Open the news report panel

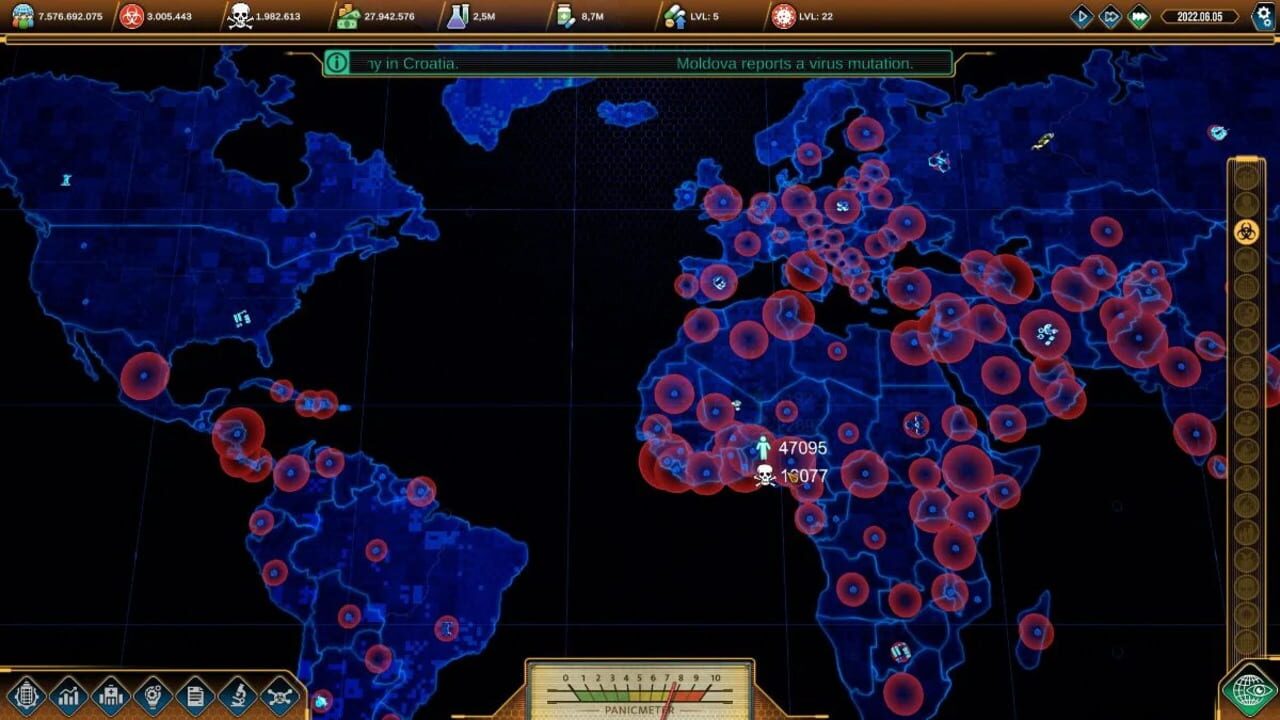193,695
